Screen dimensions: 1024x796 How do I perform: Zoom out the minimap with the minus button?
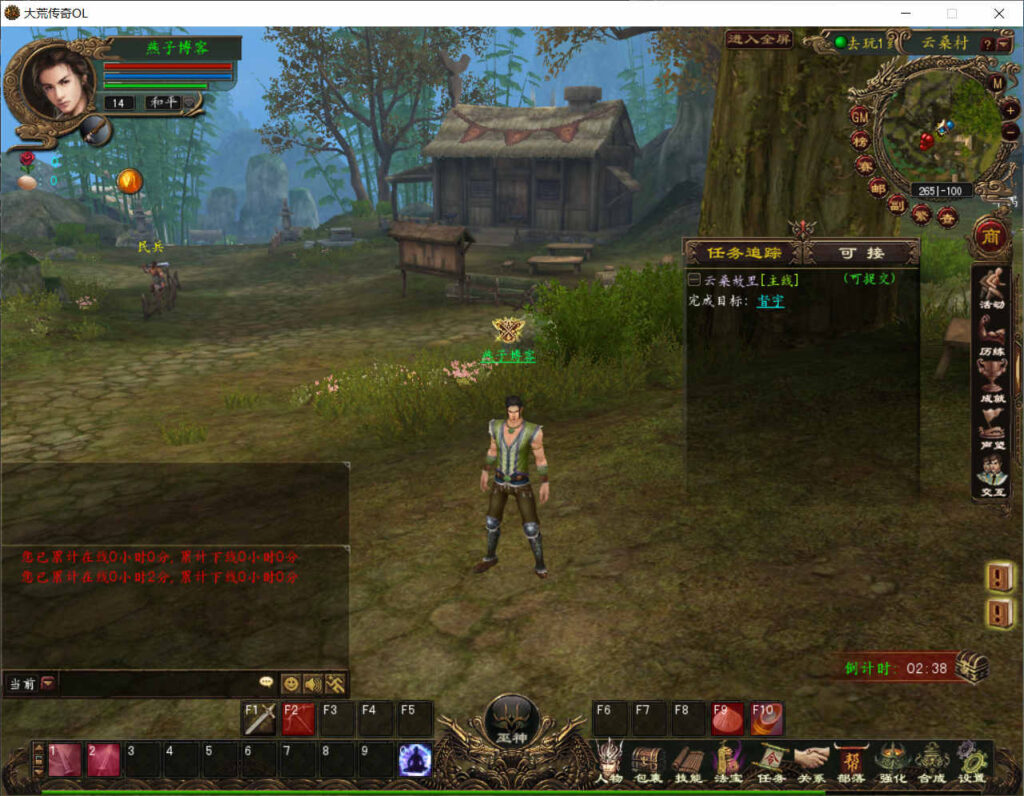[1010, 131]
